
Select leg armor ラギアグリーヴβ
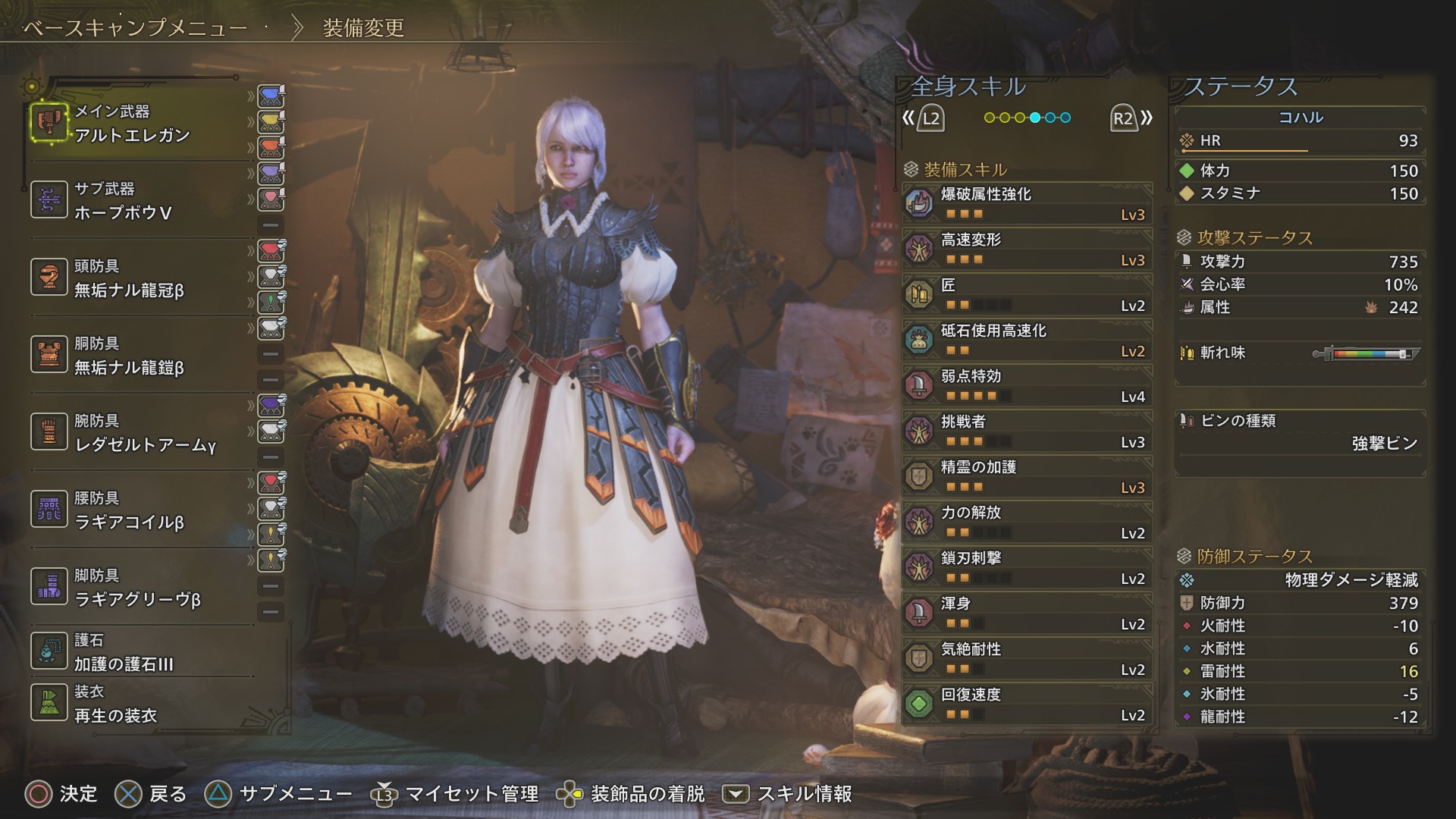pos(136,588)
